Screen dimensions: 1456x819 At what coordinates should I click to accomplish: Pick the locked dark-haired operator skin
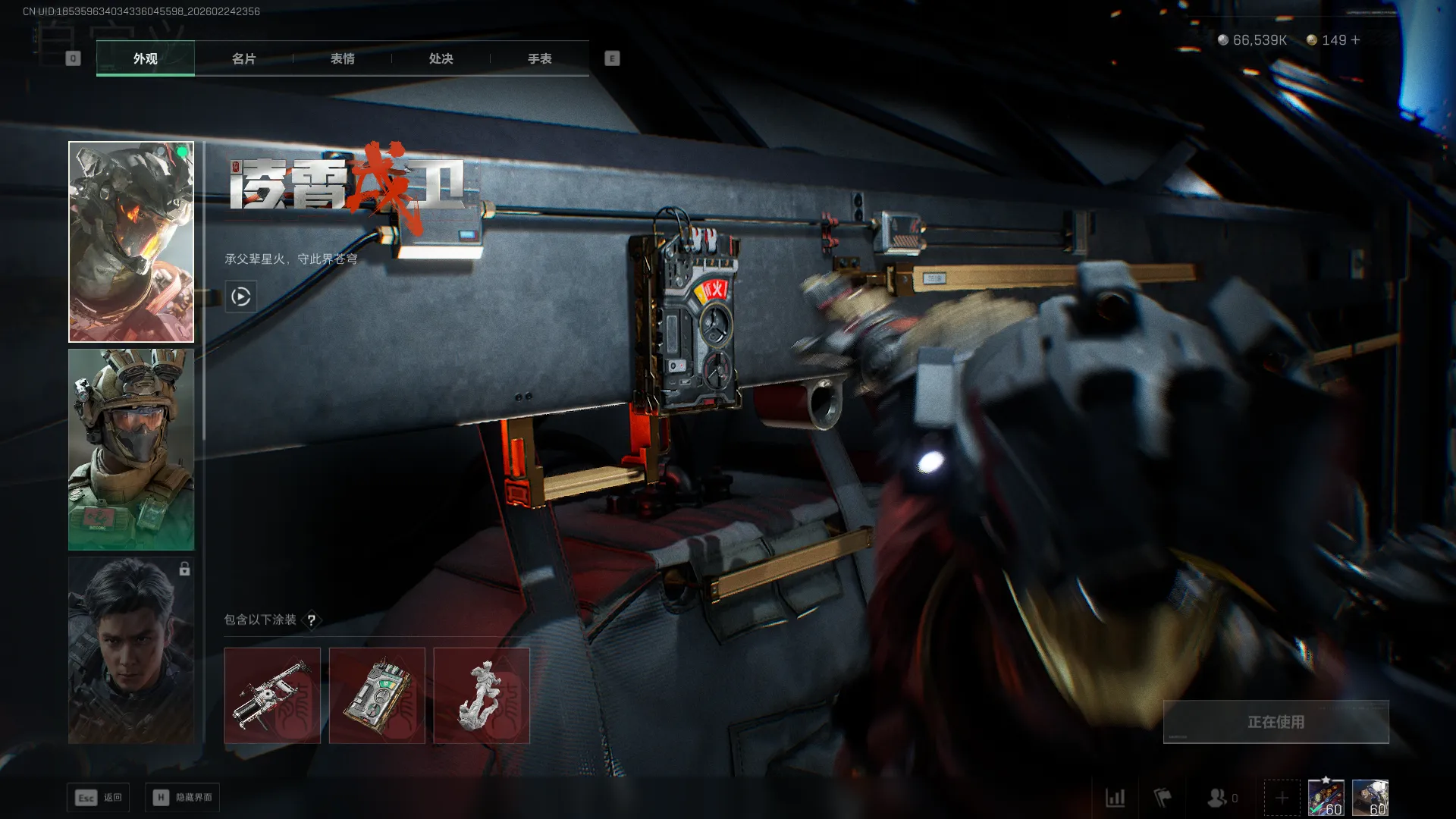click(131, 651)
